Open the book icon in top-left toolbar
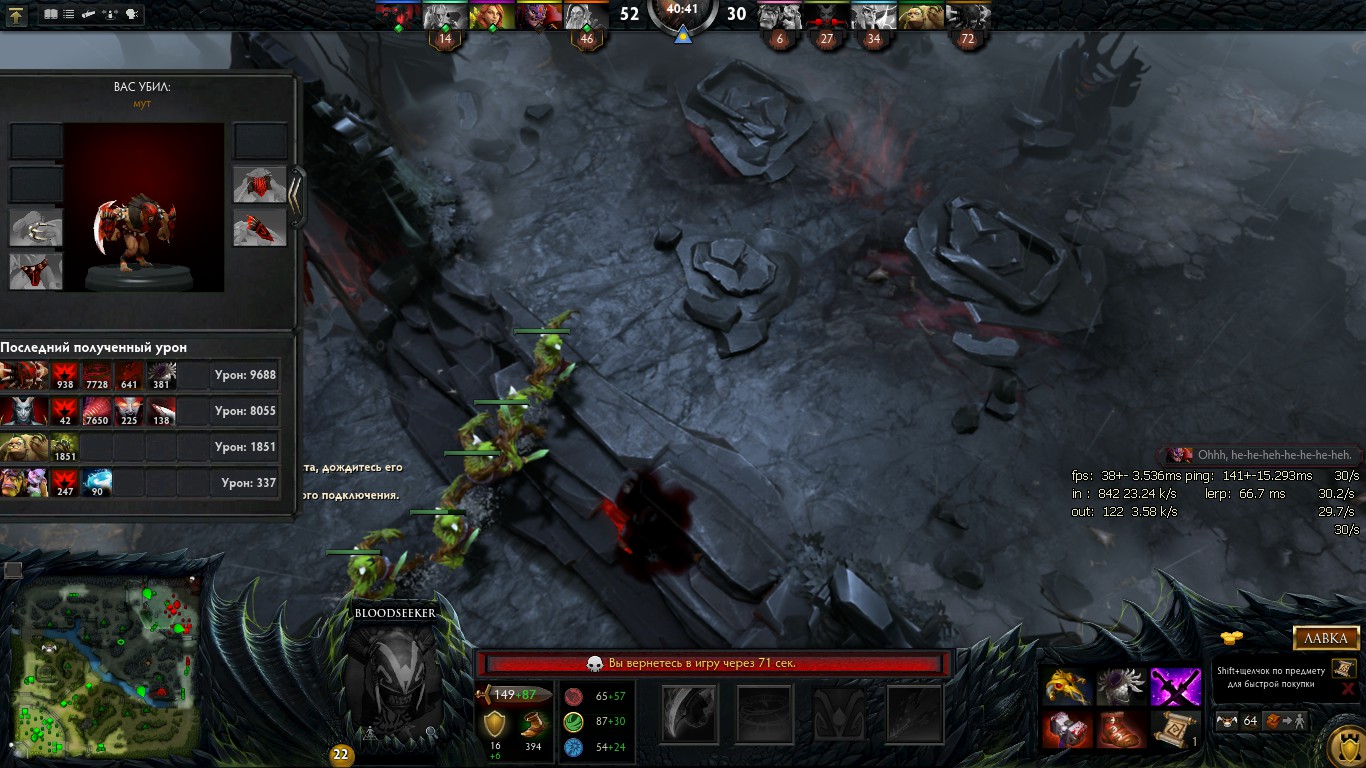Viewport: 1366px width, 768px height. pyautogui.click(x=51, y=15)
